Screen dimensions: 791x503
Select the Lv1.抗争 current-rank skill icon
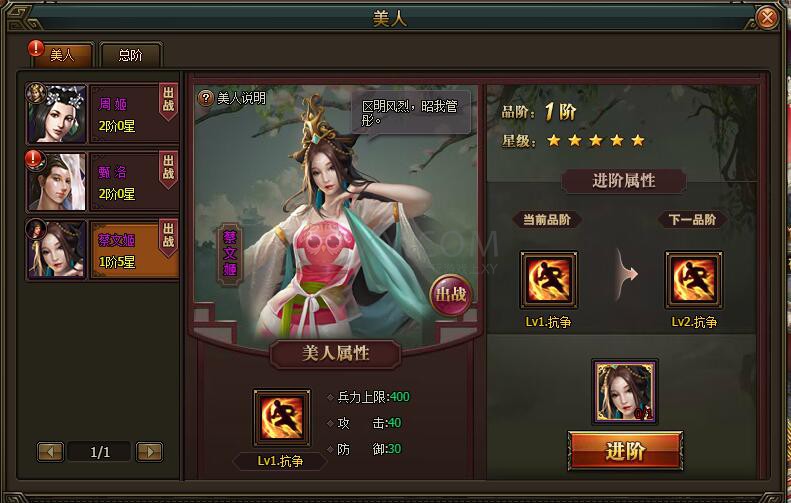(548, 280)
